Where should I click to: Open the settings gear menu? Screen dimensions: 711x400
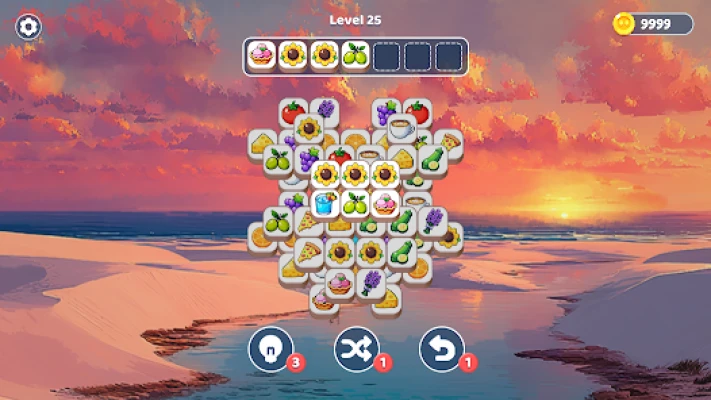click(x=30, y=27)
